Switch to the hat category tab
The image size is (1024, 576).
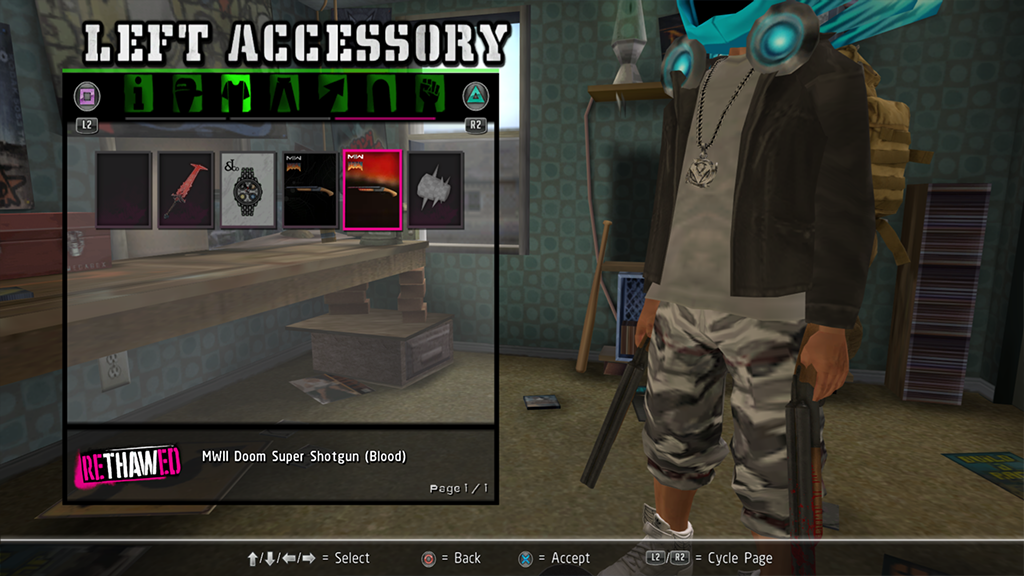[188, 95]
